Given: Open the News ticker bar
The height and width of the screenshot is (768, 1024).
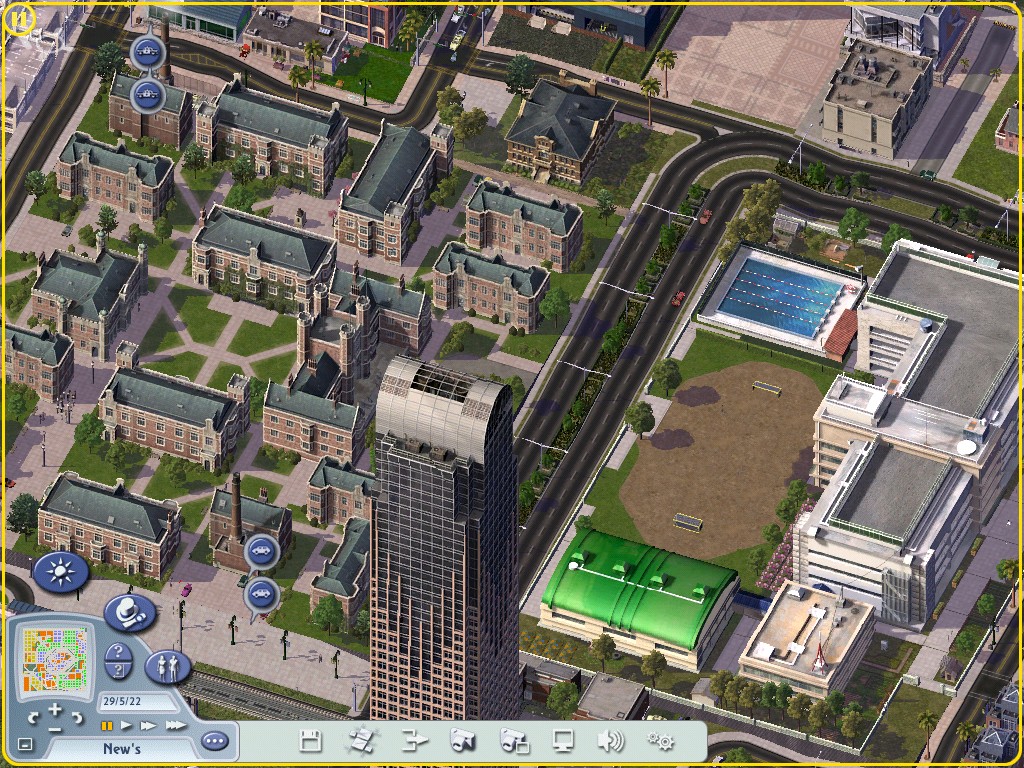Looking at the screenshot, I should pos(121,748).
